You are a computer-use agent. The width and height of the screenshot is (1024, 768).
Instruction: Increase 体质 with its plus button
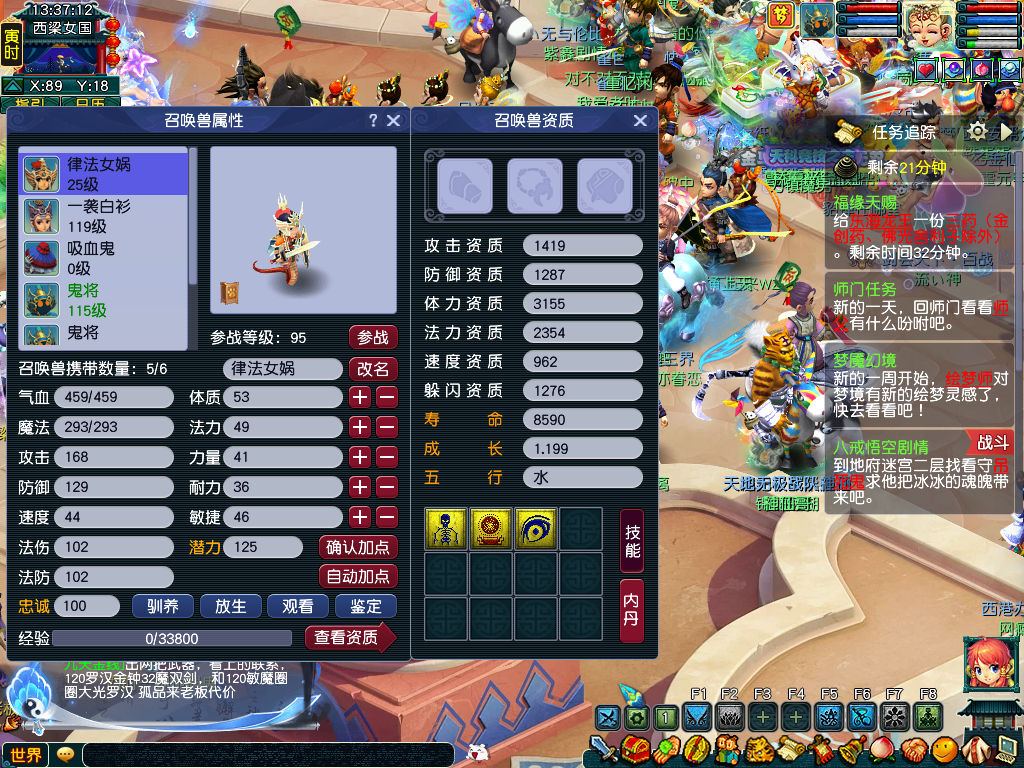coord(360,397)
